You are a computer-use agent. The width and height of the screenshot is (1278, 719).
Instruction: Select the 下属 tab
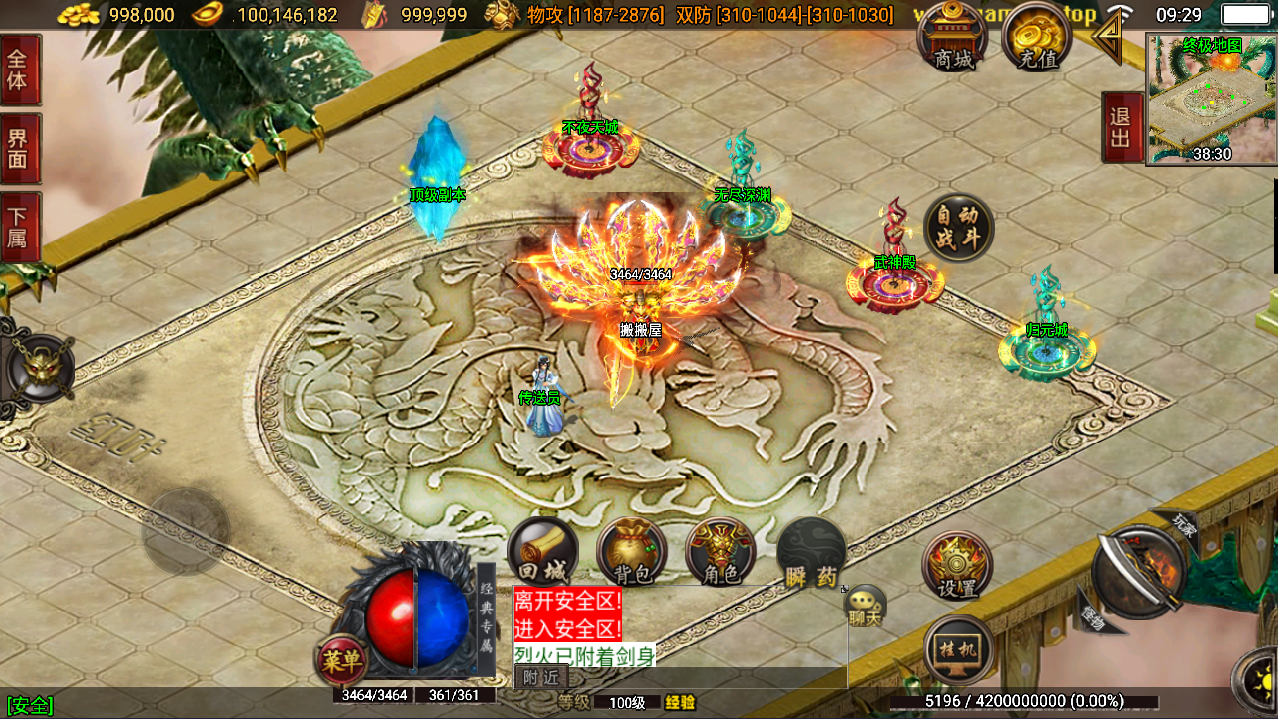[x=19, y=227]
